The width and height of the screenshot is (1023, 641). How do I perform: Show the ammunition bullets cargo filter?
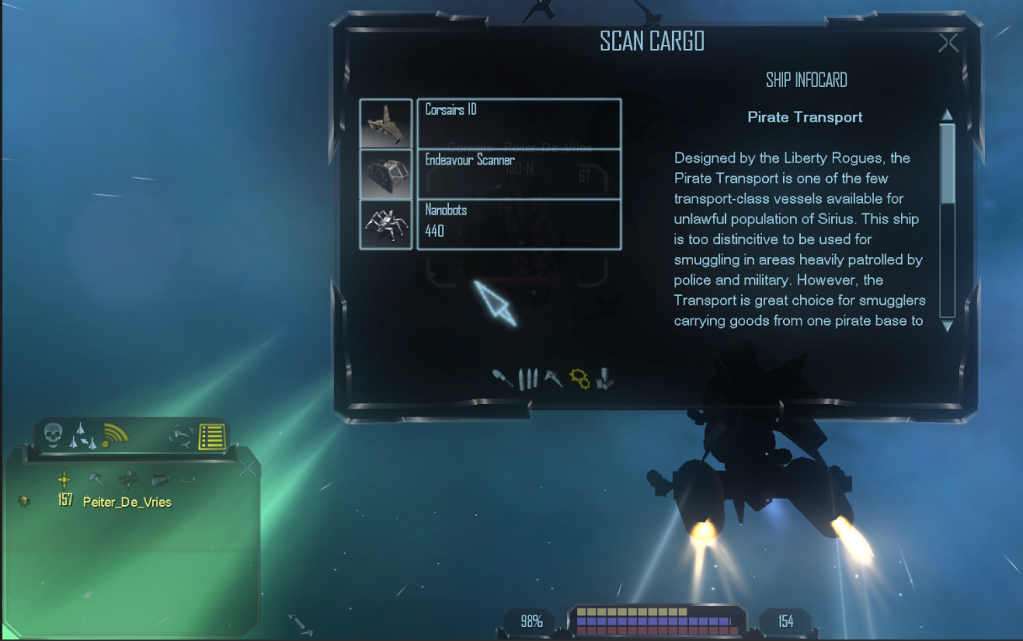(x=529, y=378)
